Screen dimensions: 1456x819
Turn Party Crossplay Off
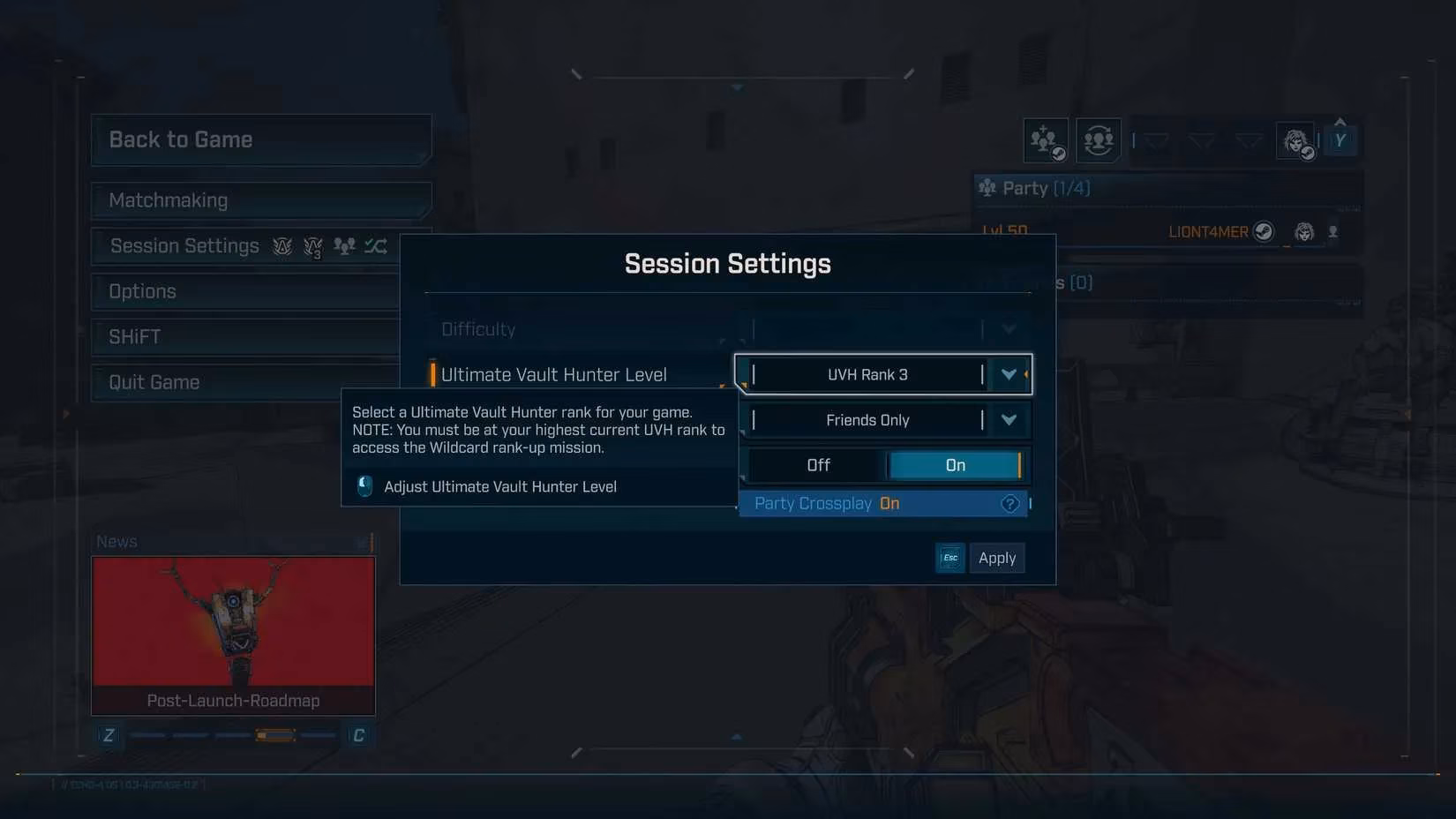pos(817,464)
